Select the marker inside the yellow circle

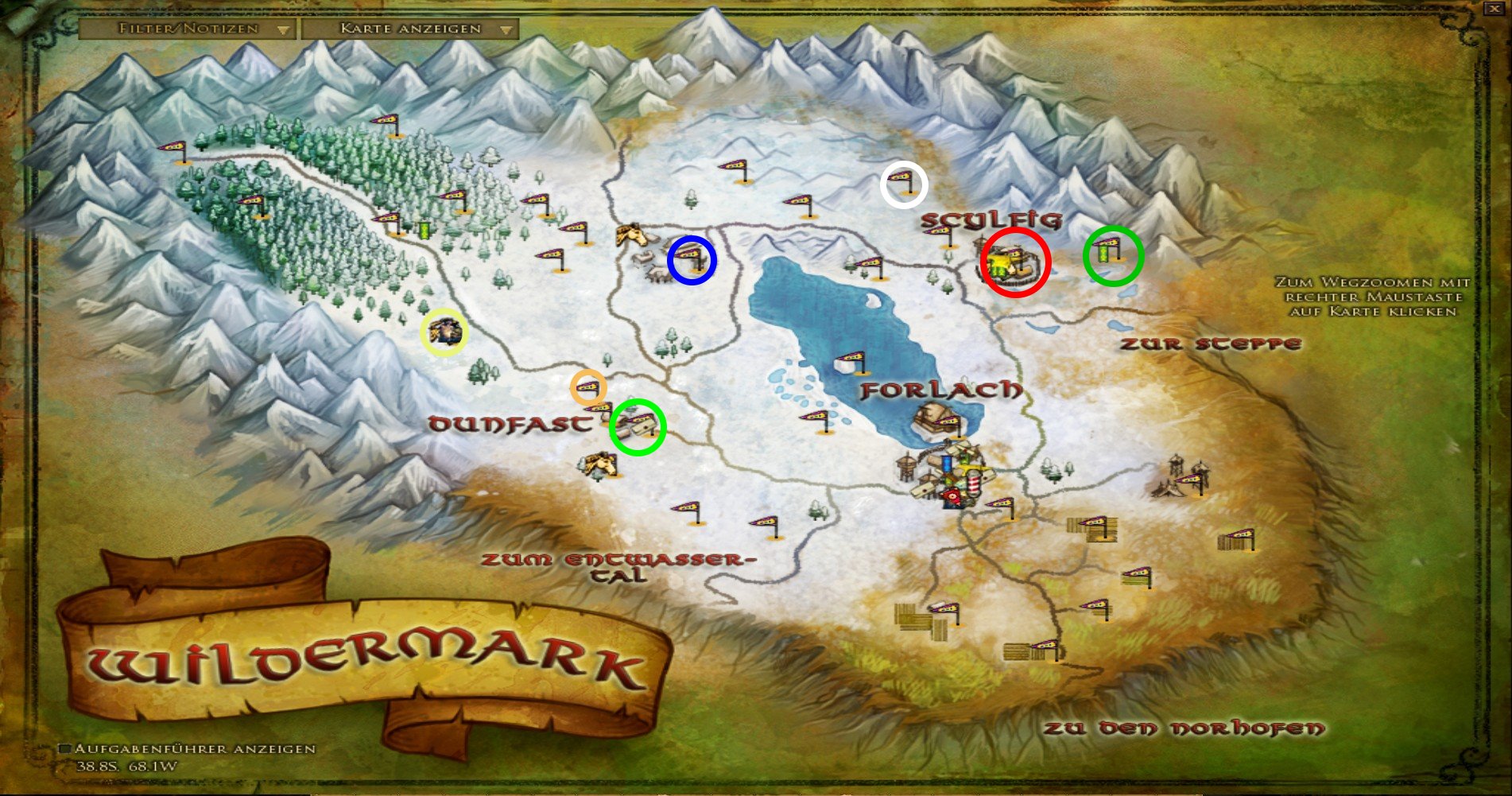point(444,331)
